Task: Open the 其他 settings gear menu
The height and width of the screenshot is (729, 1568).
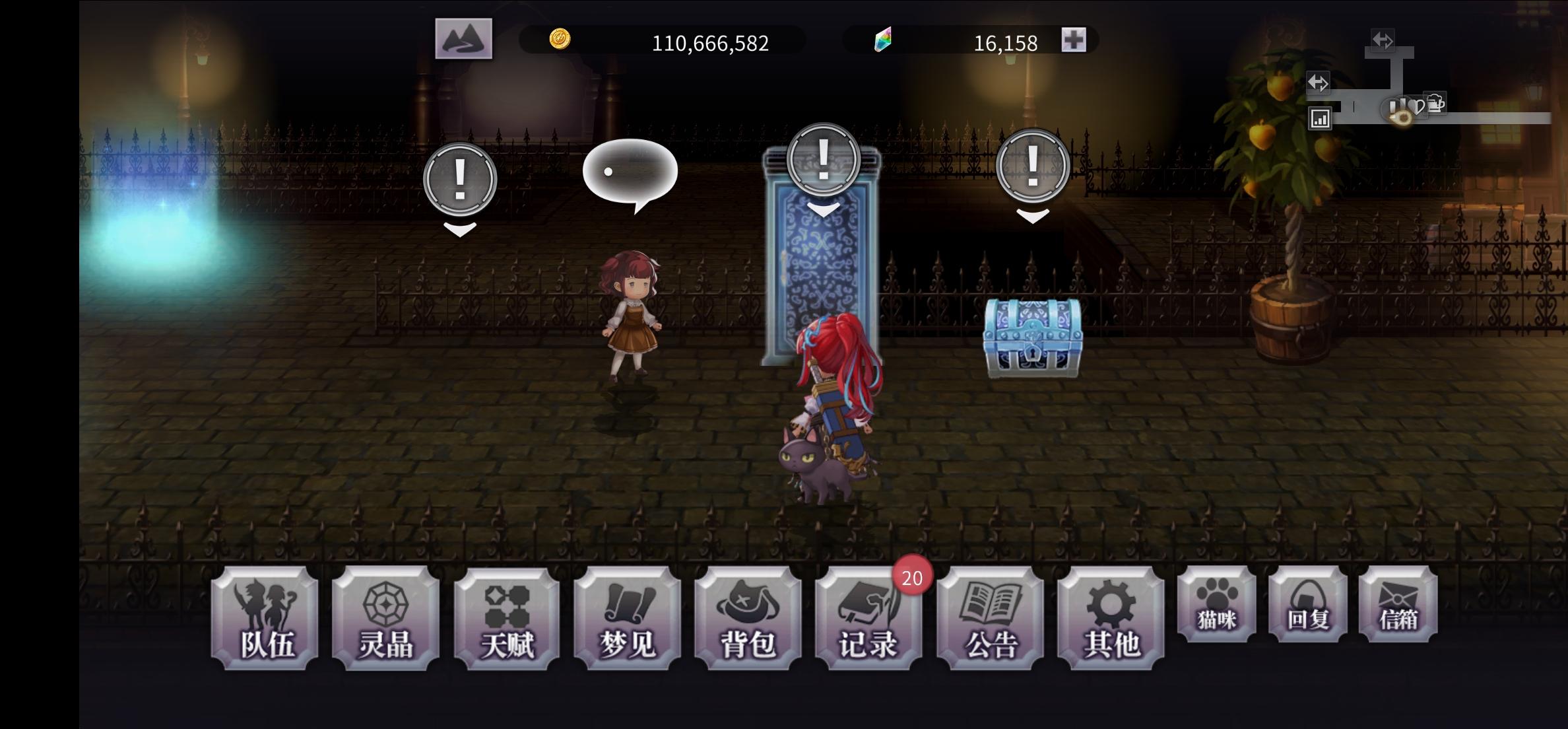Action: coord(1111,619)
